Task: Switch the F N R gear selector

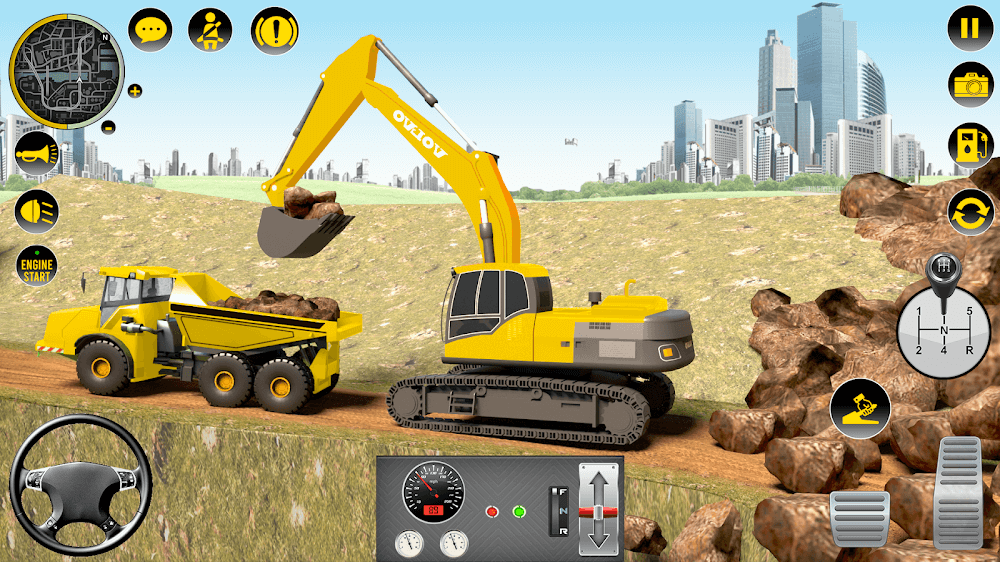Action: pos(559,510)
